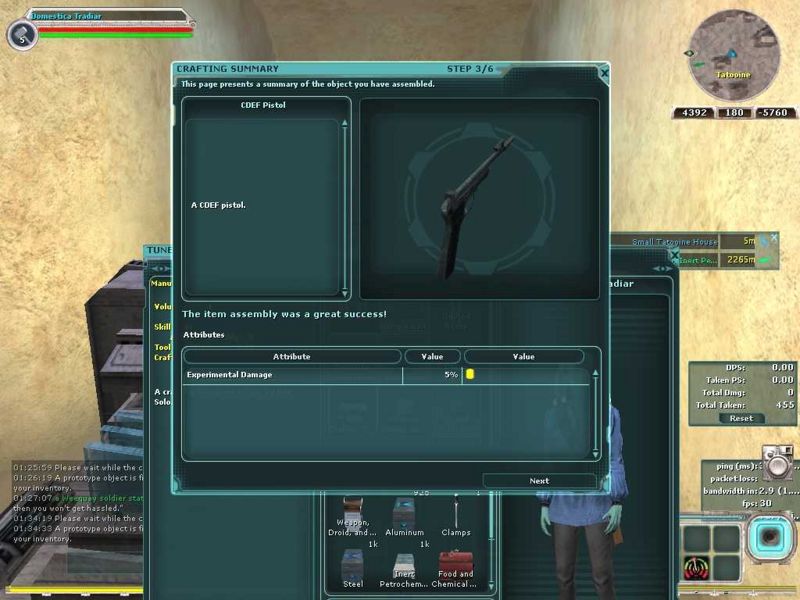
Task: Click Next in the Crafting Summary
Action: pos(539,481)
